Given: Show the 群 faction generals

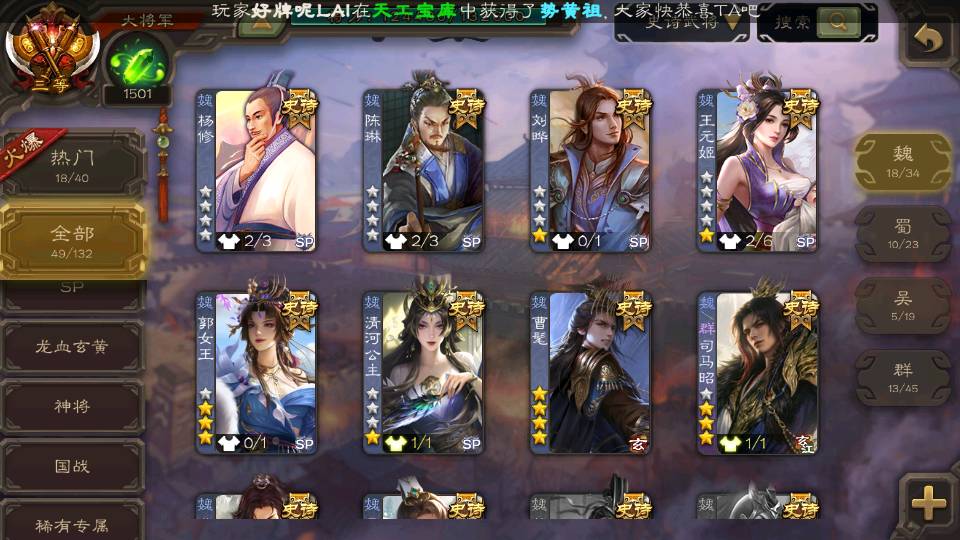Looking at the screenshot, I should coord(902,377).
